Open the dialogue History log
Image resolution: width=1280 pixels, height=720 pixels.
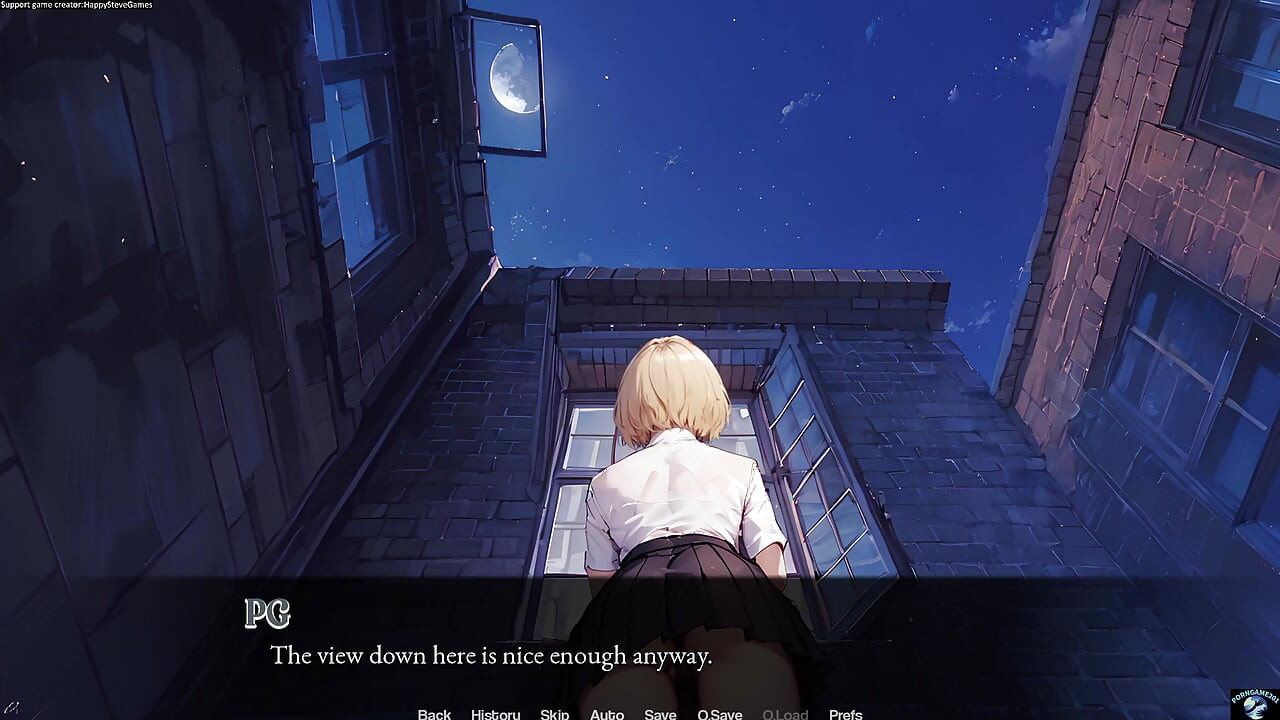[495, 714]
